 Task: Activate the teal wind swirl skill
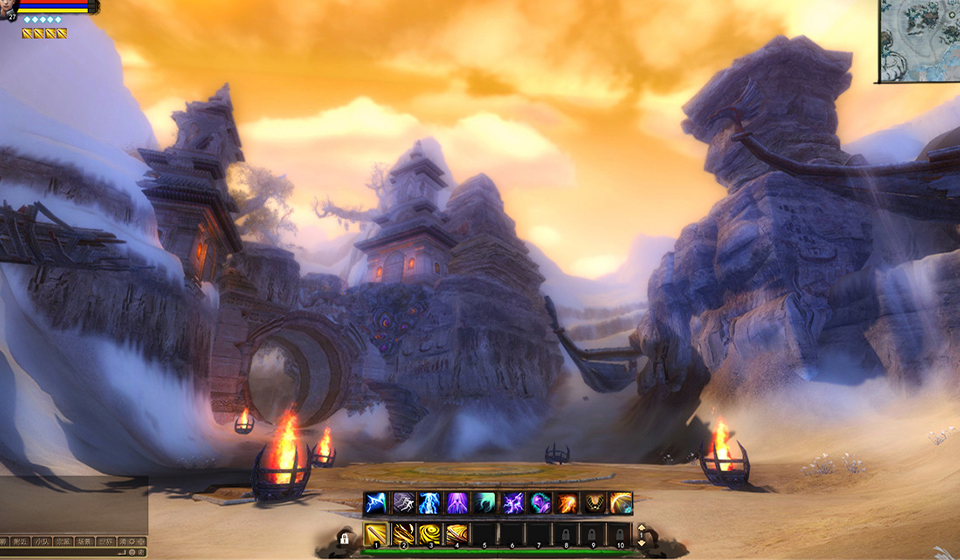pos(485,503)
